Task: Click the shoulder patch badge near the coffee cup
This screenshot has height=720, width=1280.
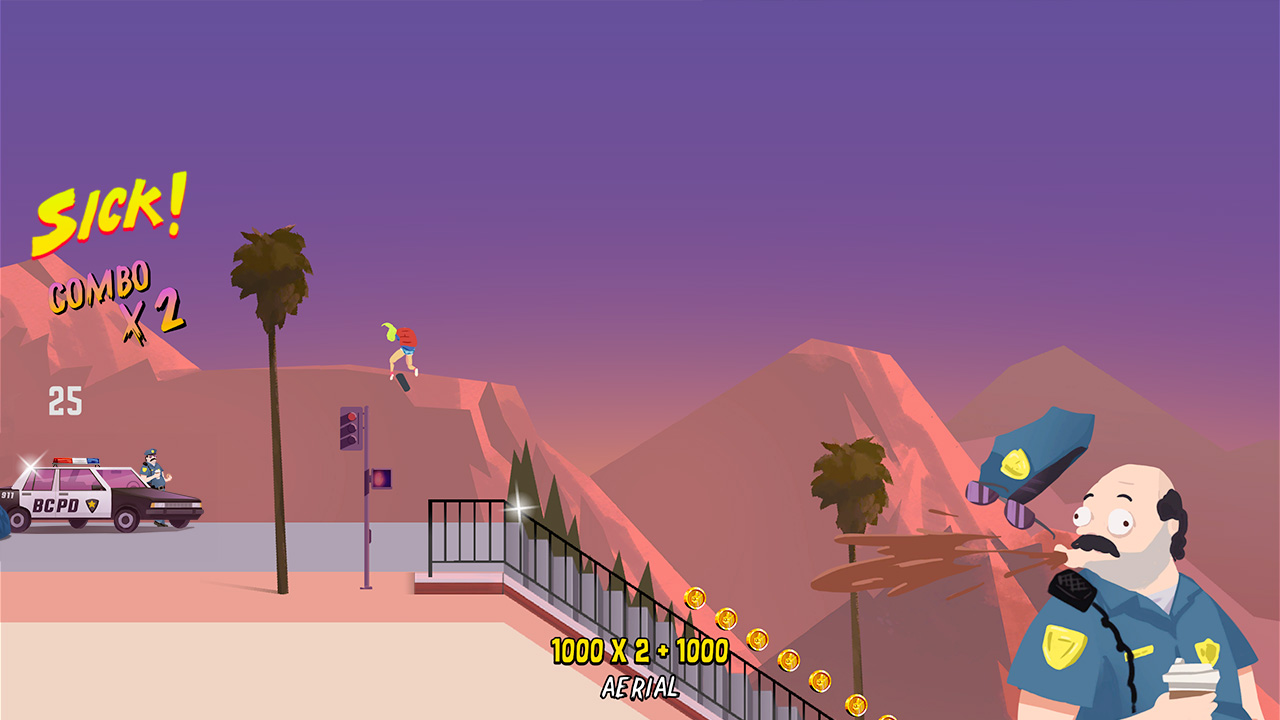Action: pos(1206,652)
